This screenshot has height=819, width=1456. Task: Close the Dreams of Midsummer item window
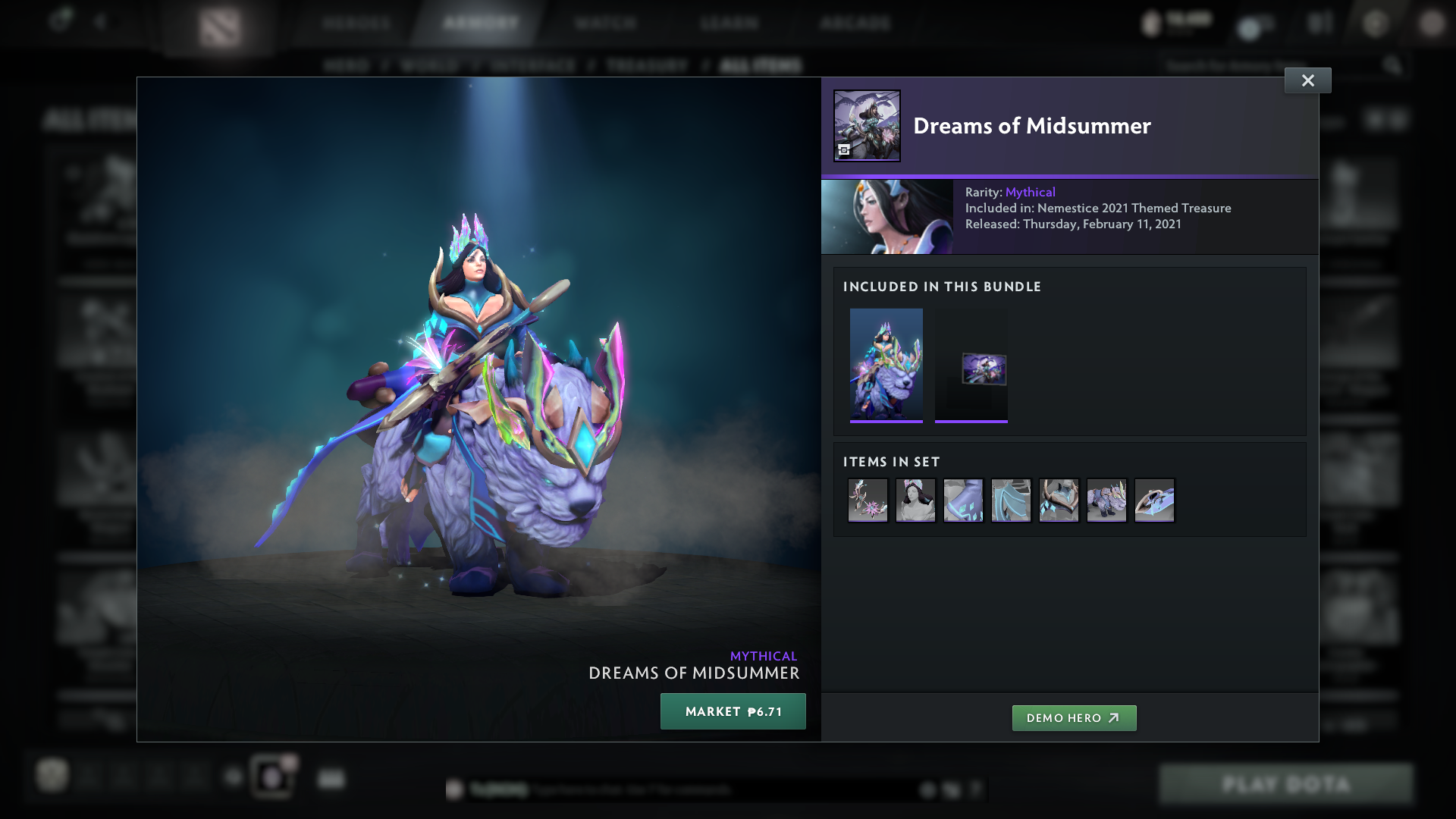(x=1307, y=80)
